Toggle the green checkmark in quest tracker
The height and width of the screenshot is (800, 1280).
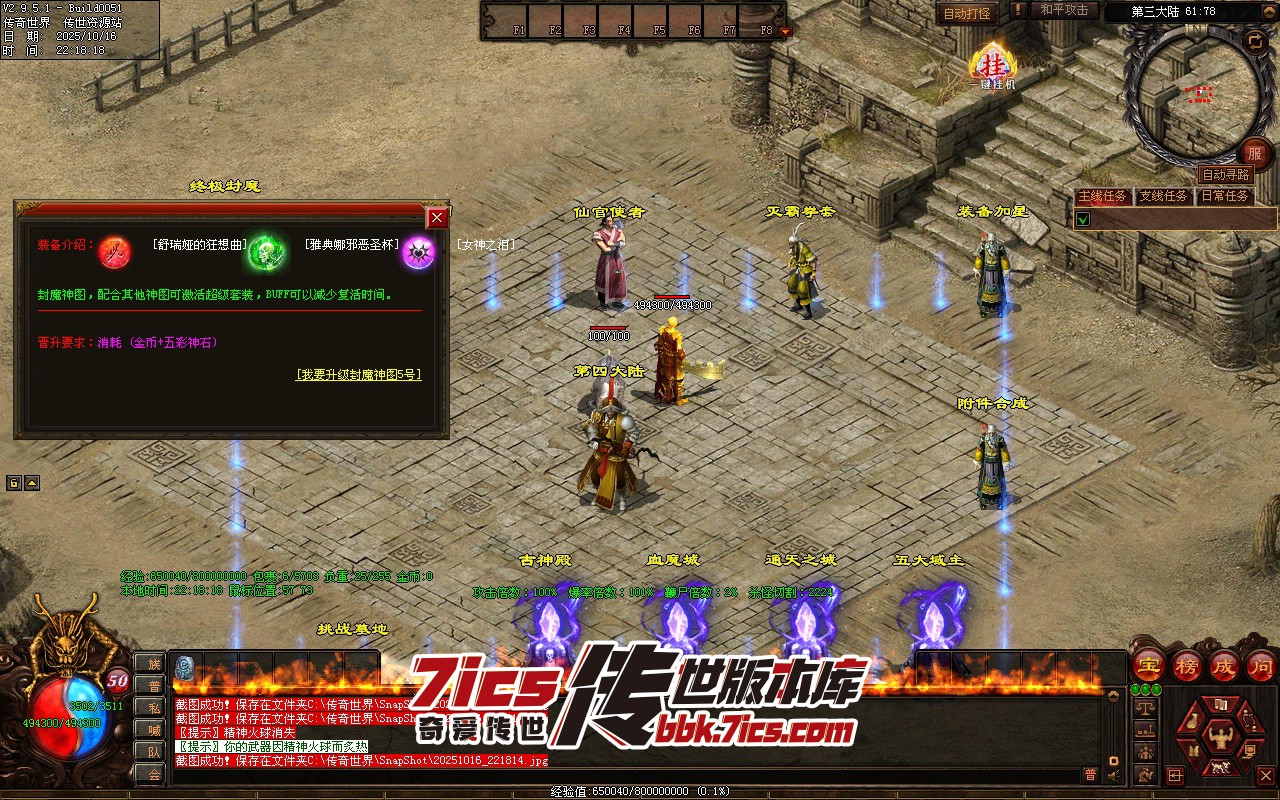(x=1083, y=218)
